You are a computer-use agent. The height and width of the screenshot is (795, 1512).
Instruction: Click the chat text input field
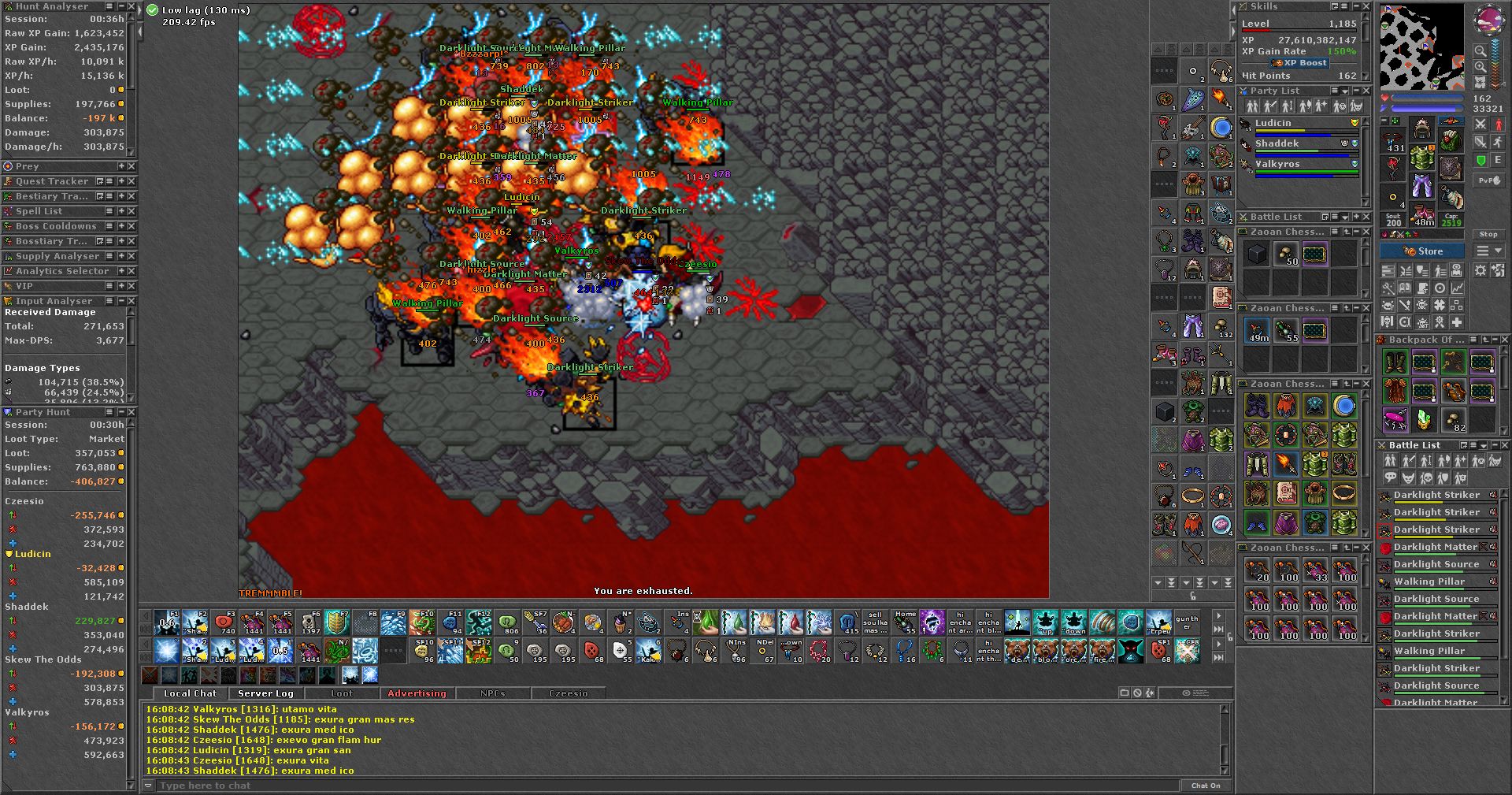(x=661, y=786)
